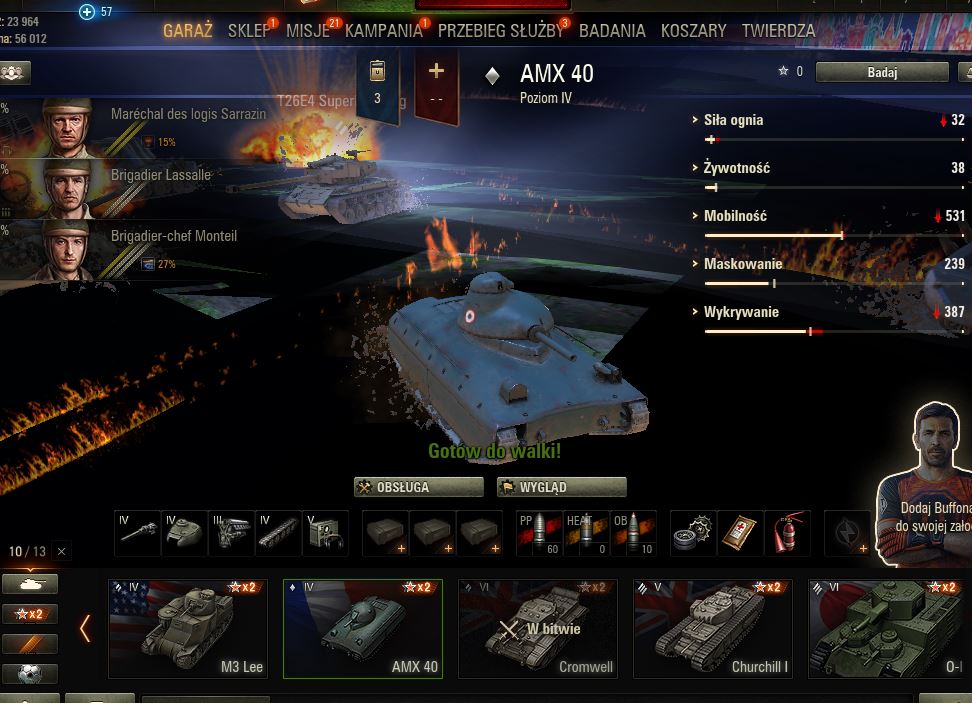This screenshot has width=972, height=703.
Task: Switch to the KOSZARY tab
Action: [693, 31]
